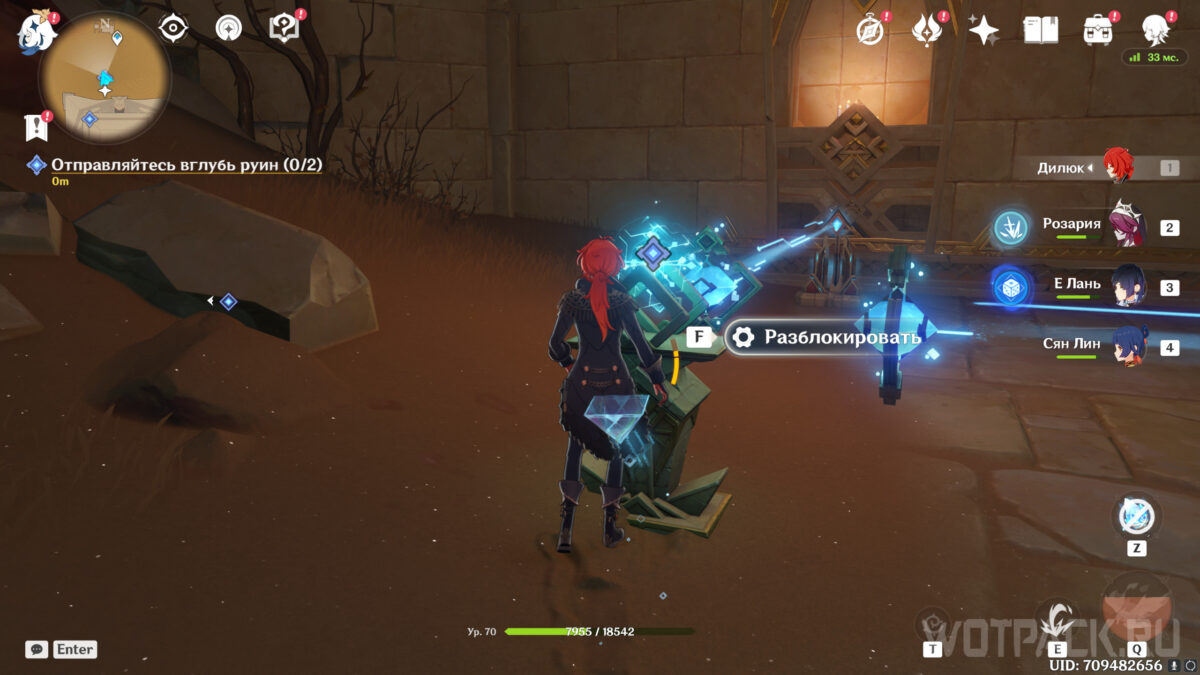Viewport: 1200px width, 675px height.
Task: Activate the elemental burst icon
Action: 1137,609
